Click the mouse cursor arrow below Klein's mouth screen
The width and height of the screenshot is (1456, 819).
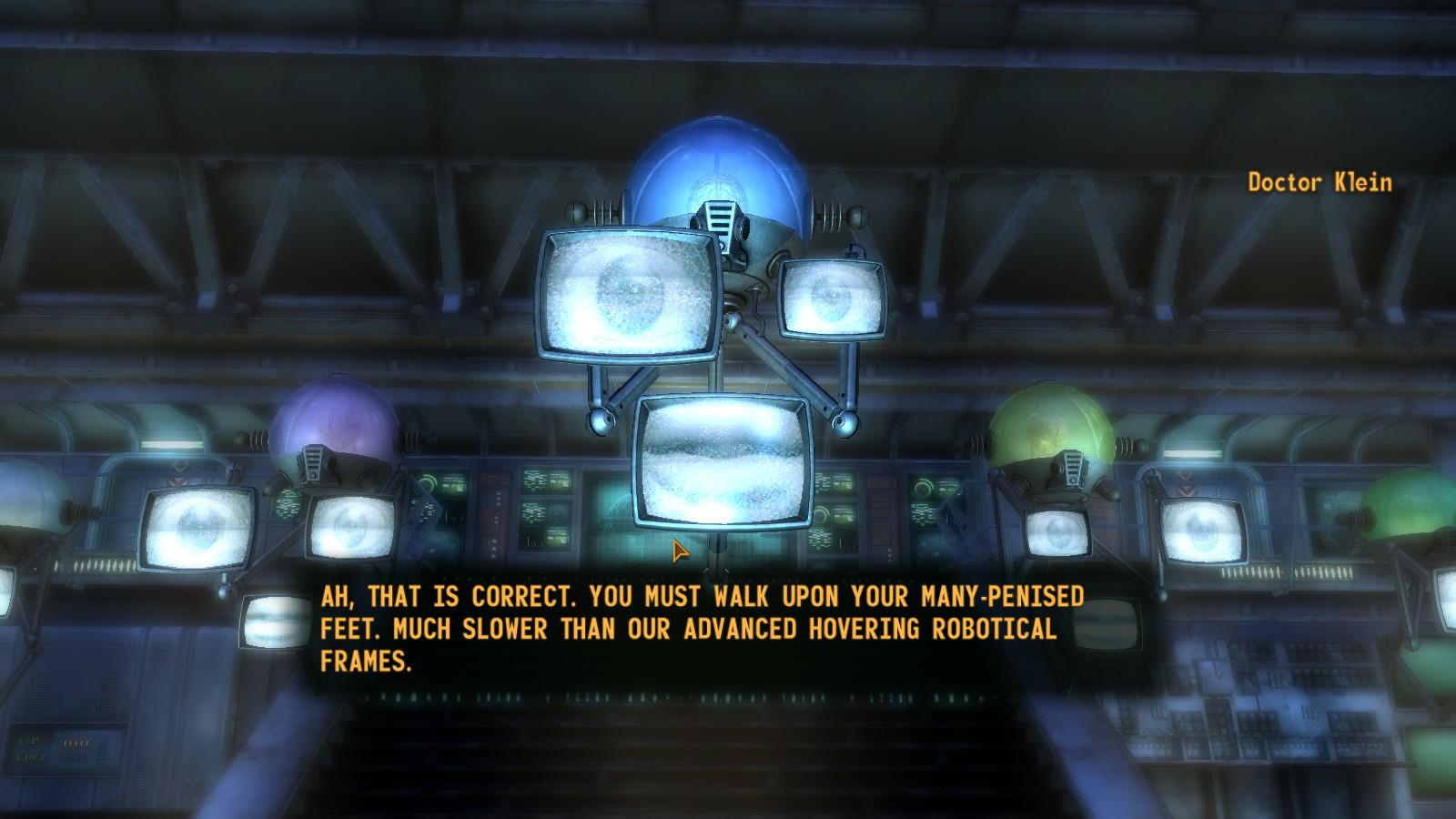tap(677, 551)
